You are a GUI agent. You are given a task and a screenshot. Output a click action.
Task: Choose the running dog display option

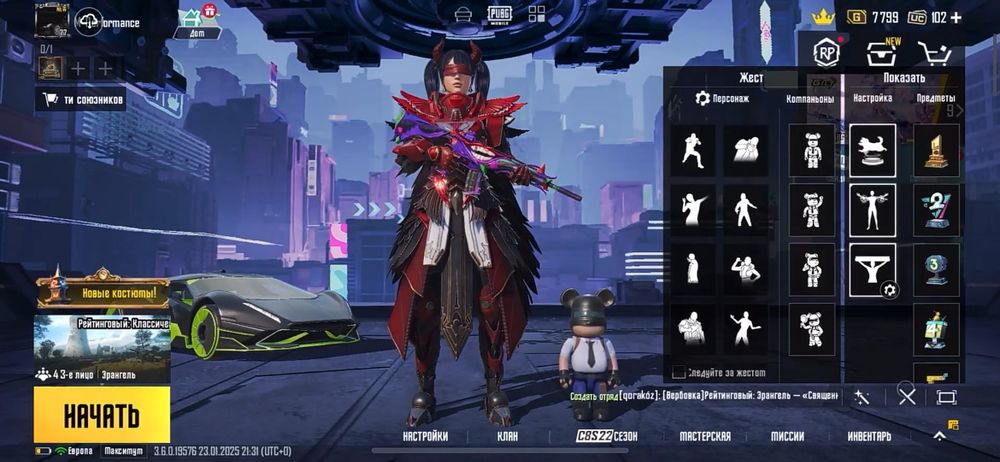pyautogui.click(x=872, y=150)
